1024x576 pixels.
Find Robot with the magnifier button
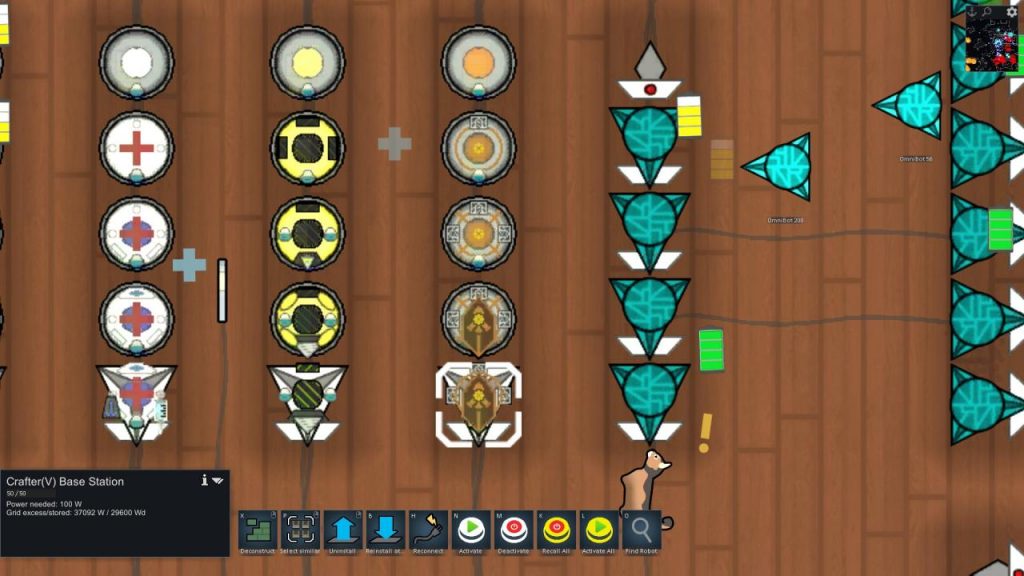click(641, 531)
